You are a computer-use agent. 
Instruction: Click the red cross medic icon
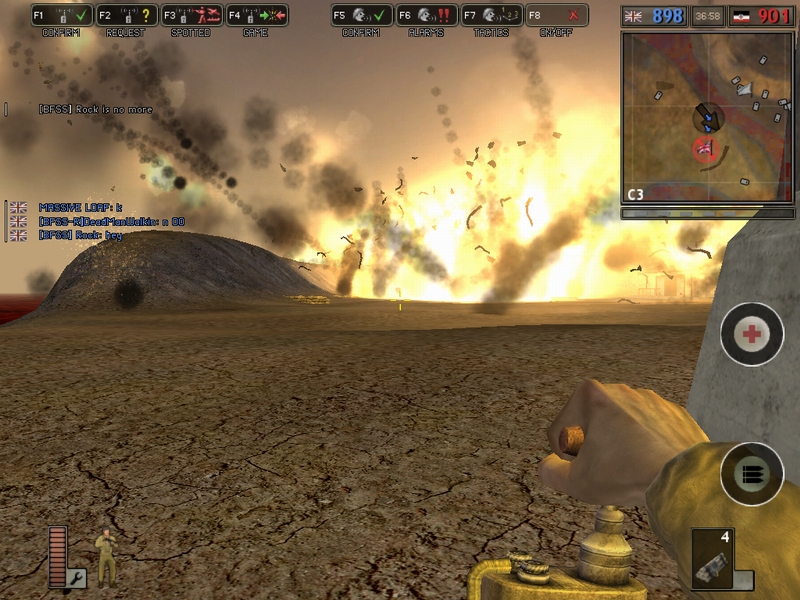[751, 334]
